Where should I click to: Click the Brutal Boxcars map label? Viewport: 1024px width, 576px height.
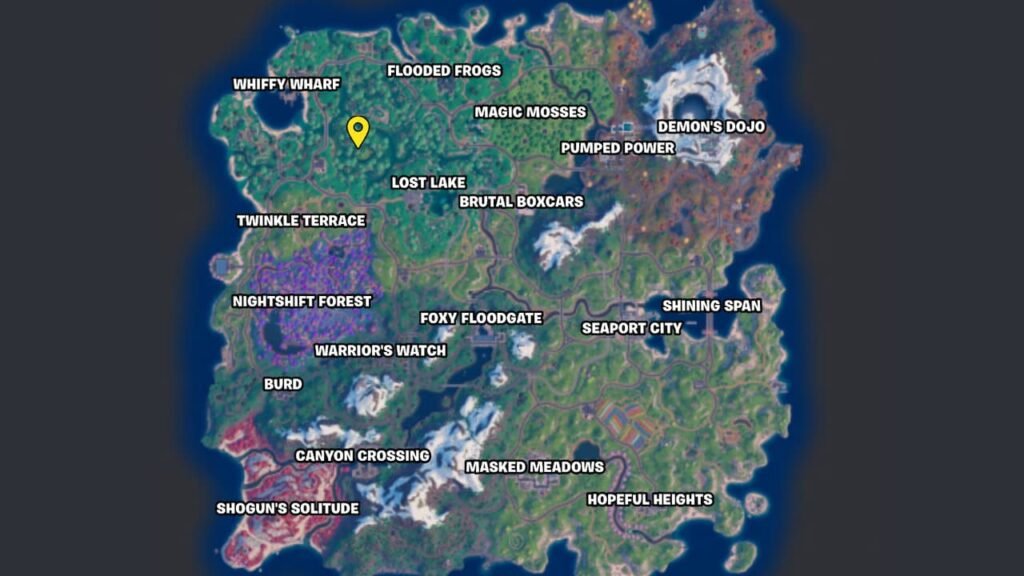click(521, 202)
